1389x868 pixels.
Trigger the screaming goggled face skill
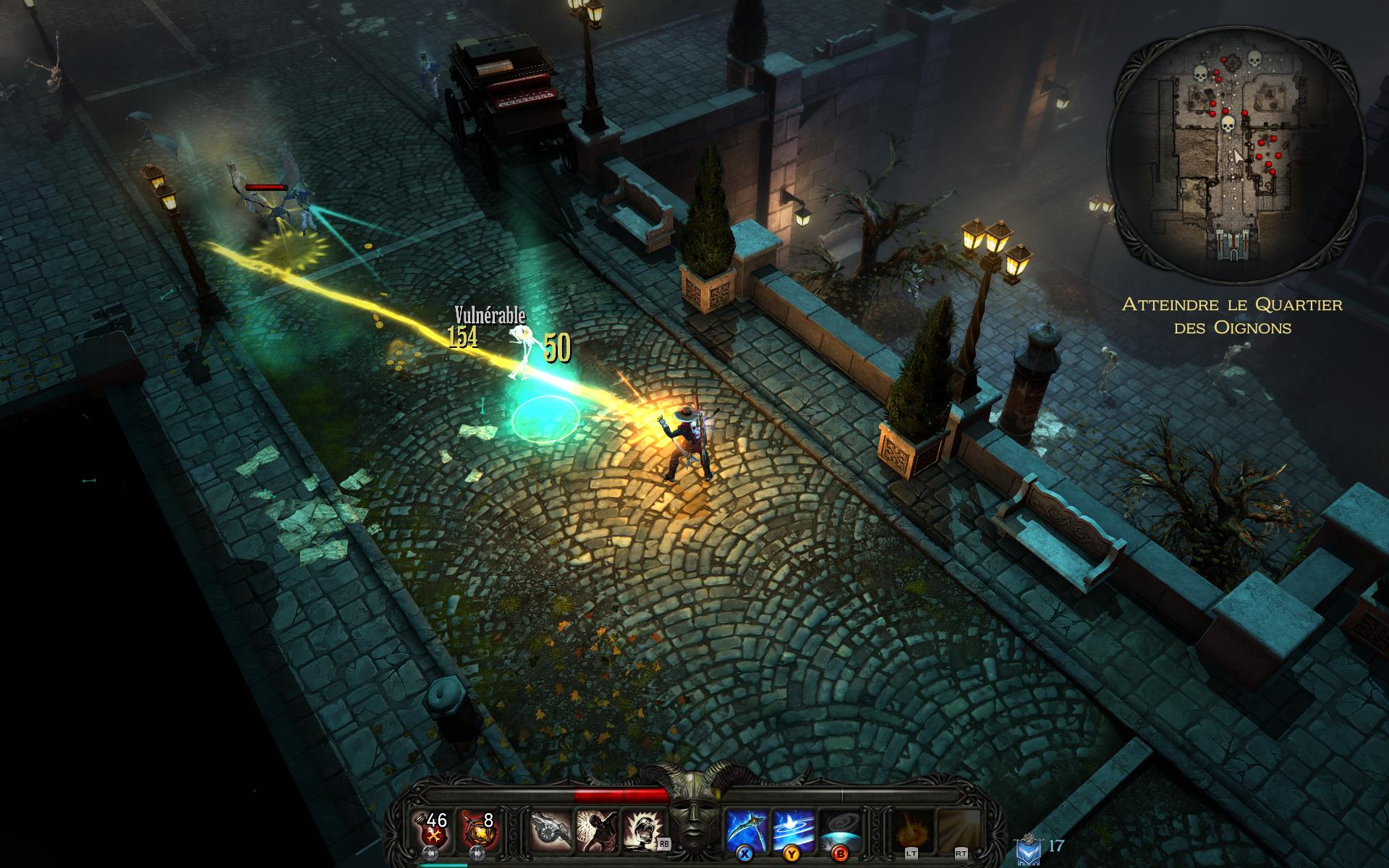[x=640, y=830]
